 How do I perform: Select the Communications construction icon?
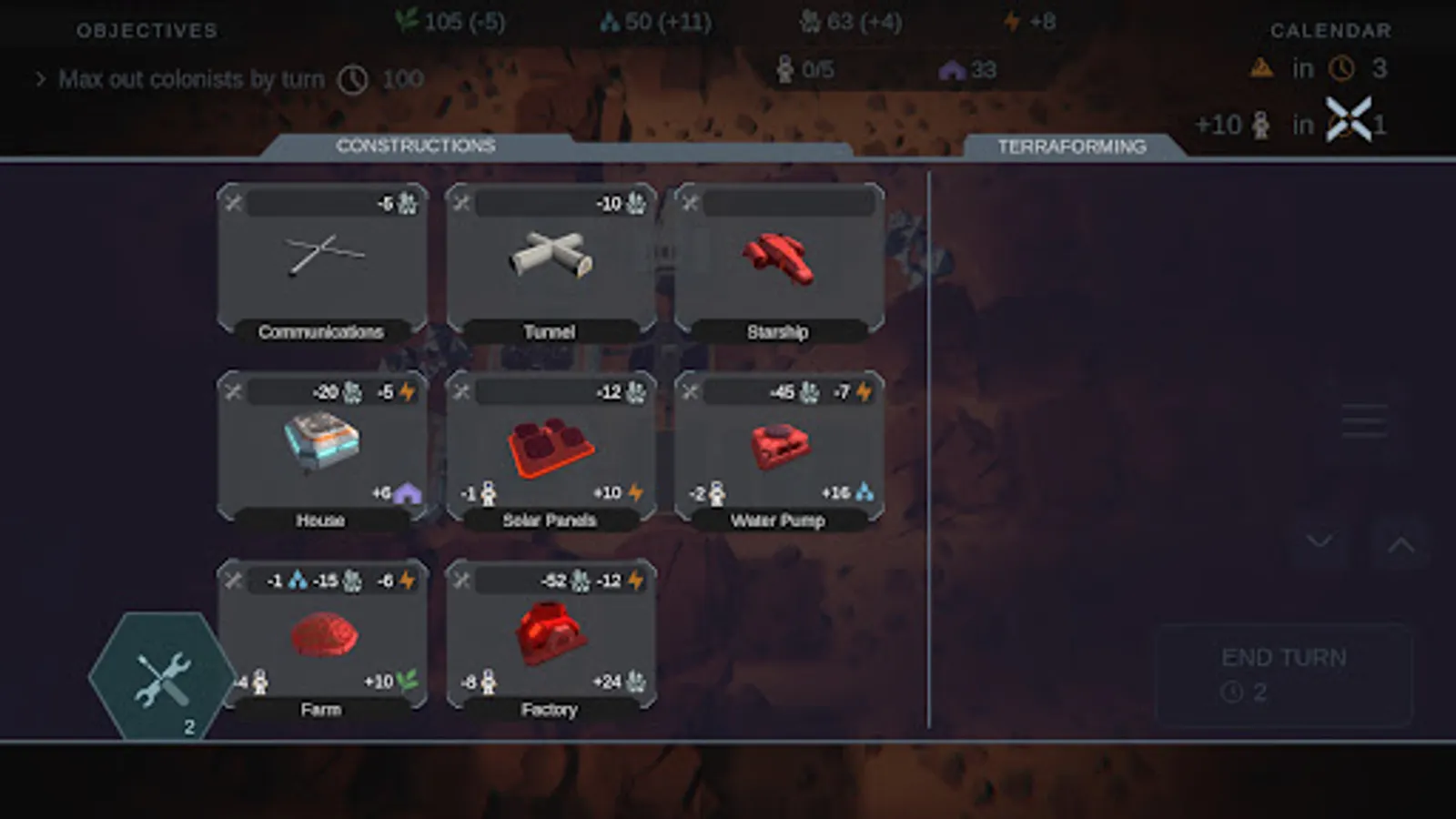point(320,259)
